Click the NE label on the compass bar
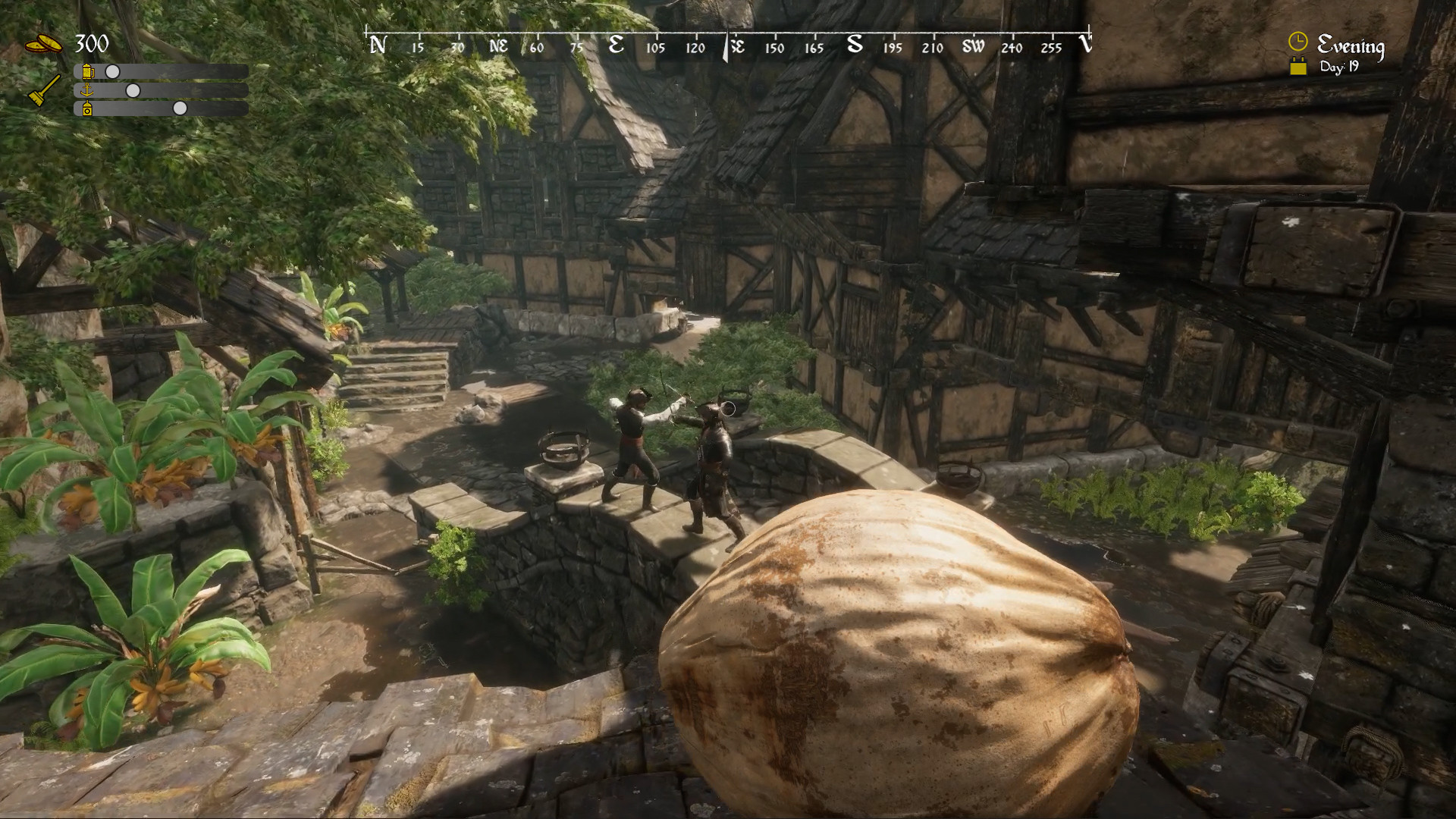 (497, 45)
